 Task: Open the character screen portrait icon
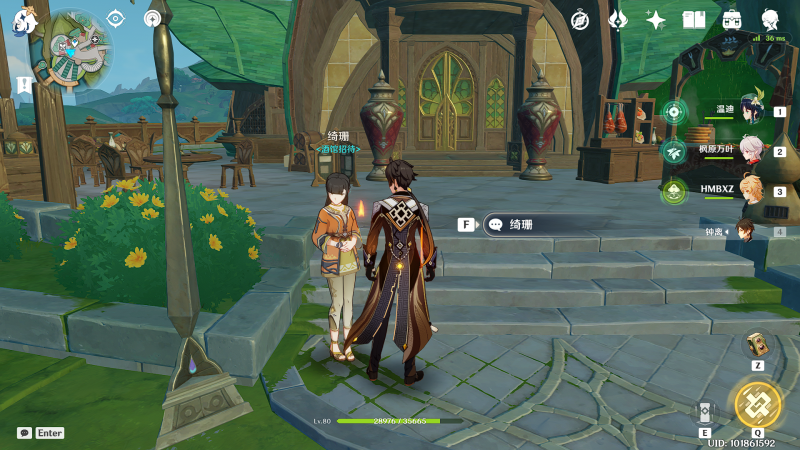pyautogui.click(x=771, y=19)
